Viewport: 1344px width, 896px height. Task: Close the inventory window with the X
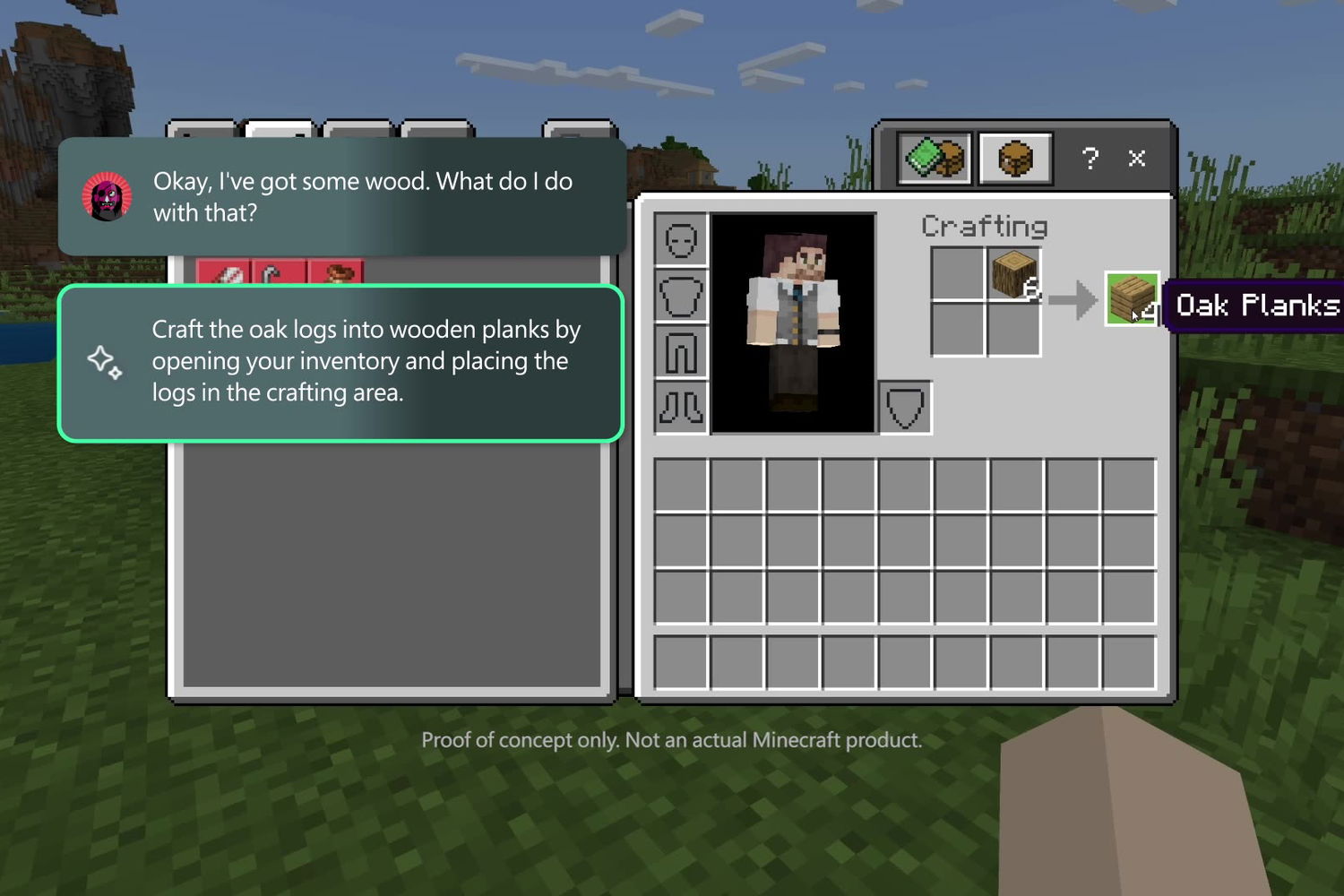point(1137,159)
